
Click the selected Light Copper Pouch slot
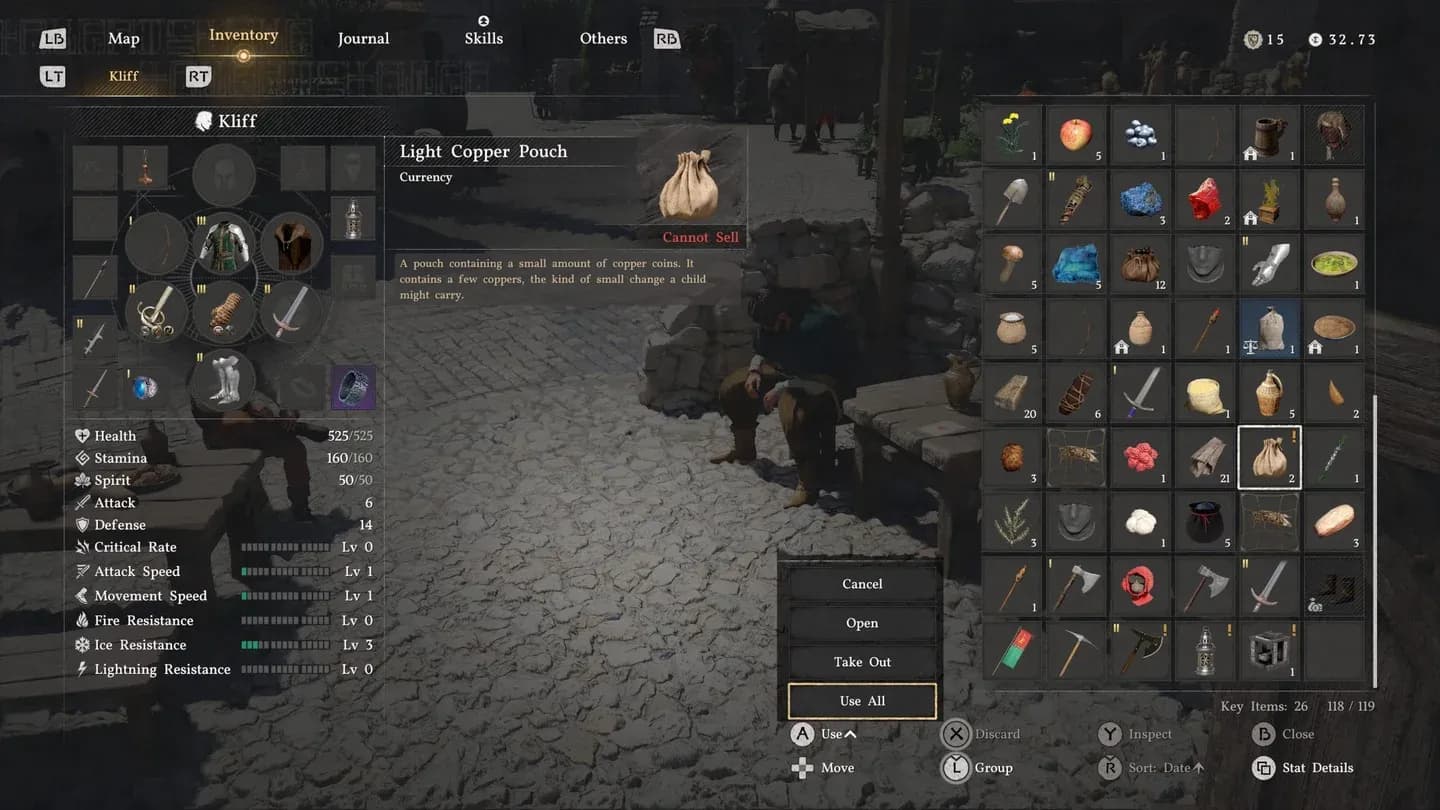(1269, 457)
